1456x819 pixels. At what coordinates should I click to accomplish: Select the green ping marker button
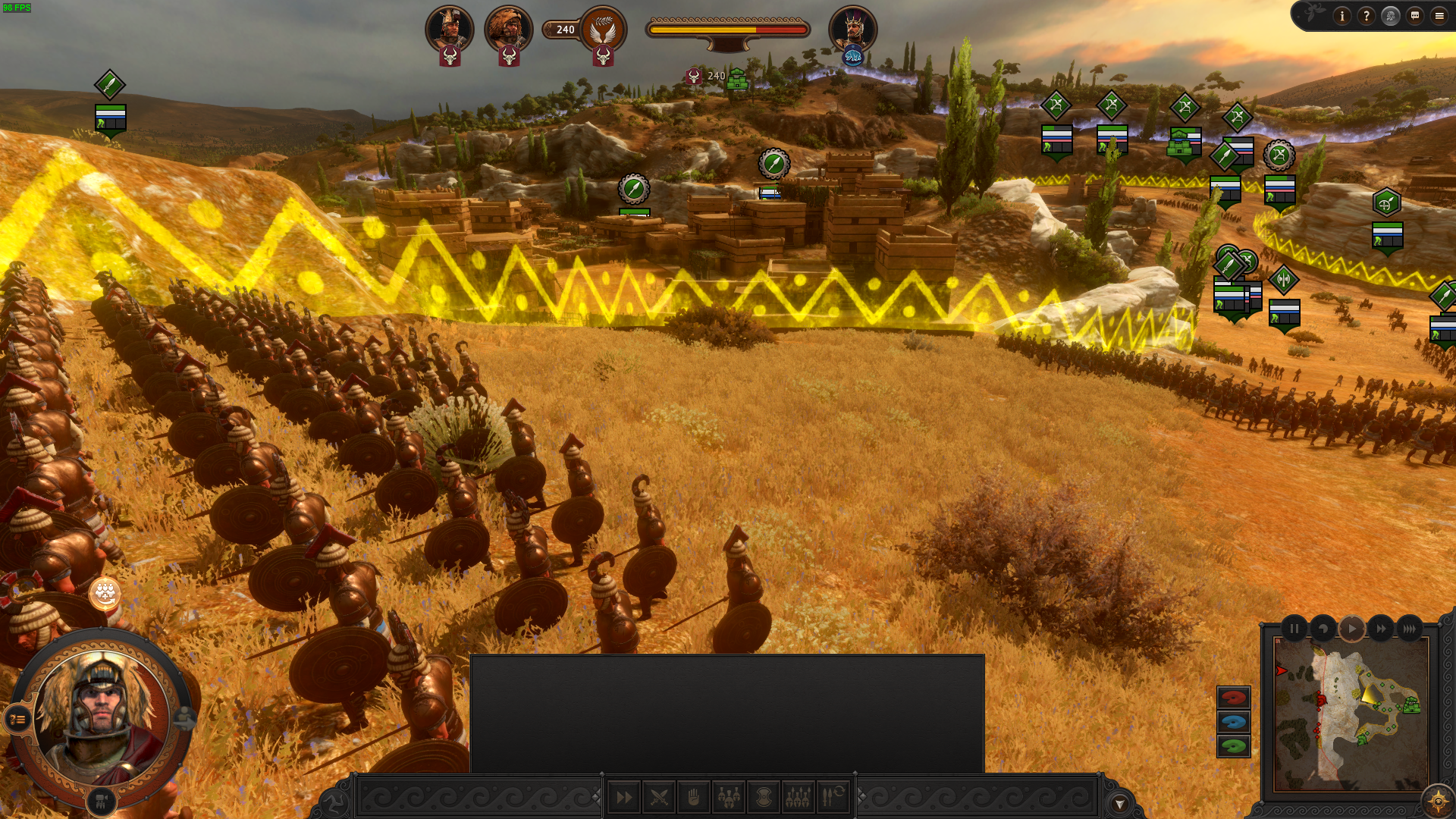[x=1233, y=746]
